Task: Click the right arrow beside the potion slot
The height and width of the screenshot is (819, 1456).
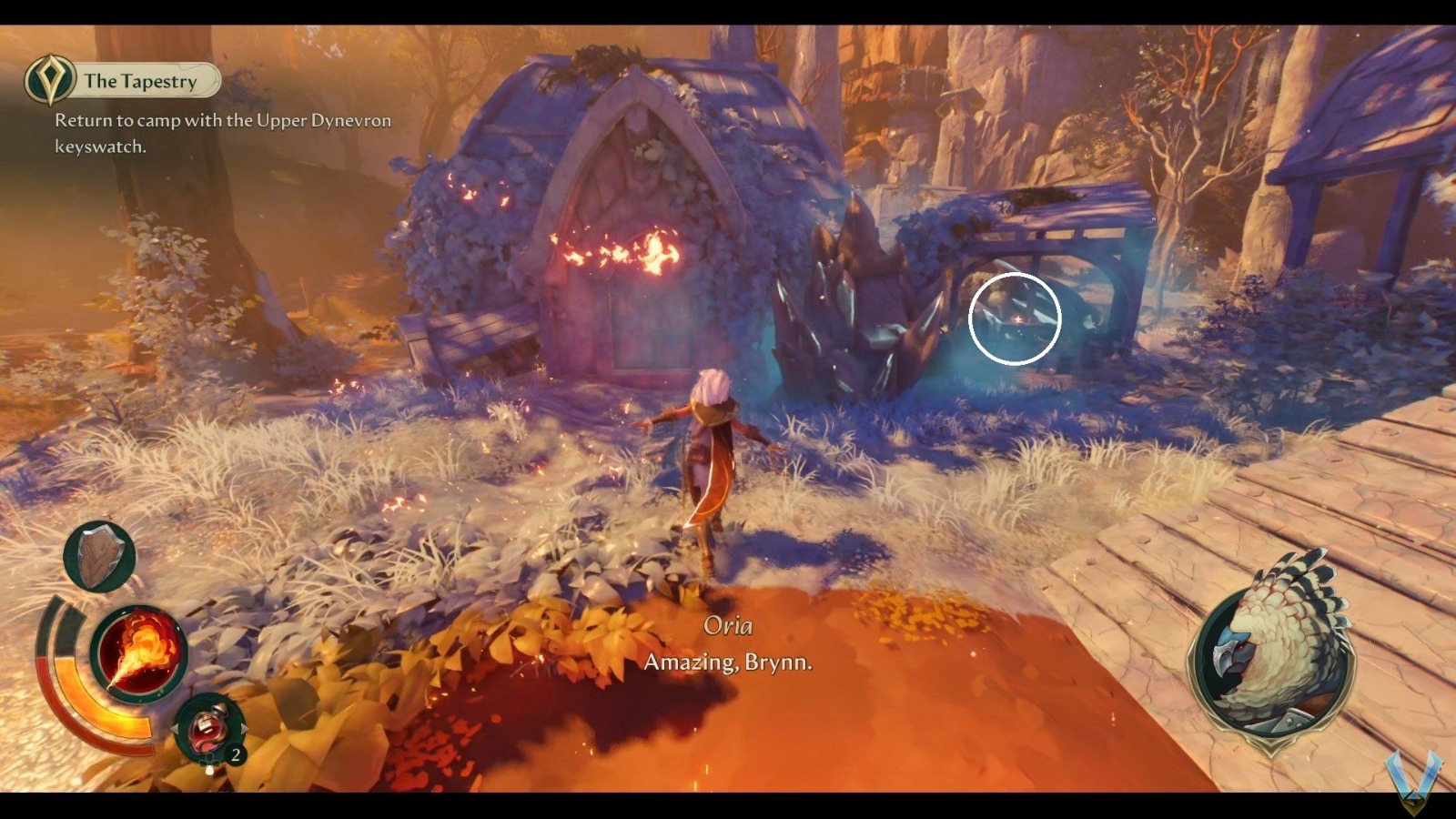Action: (x=244, y=729)
